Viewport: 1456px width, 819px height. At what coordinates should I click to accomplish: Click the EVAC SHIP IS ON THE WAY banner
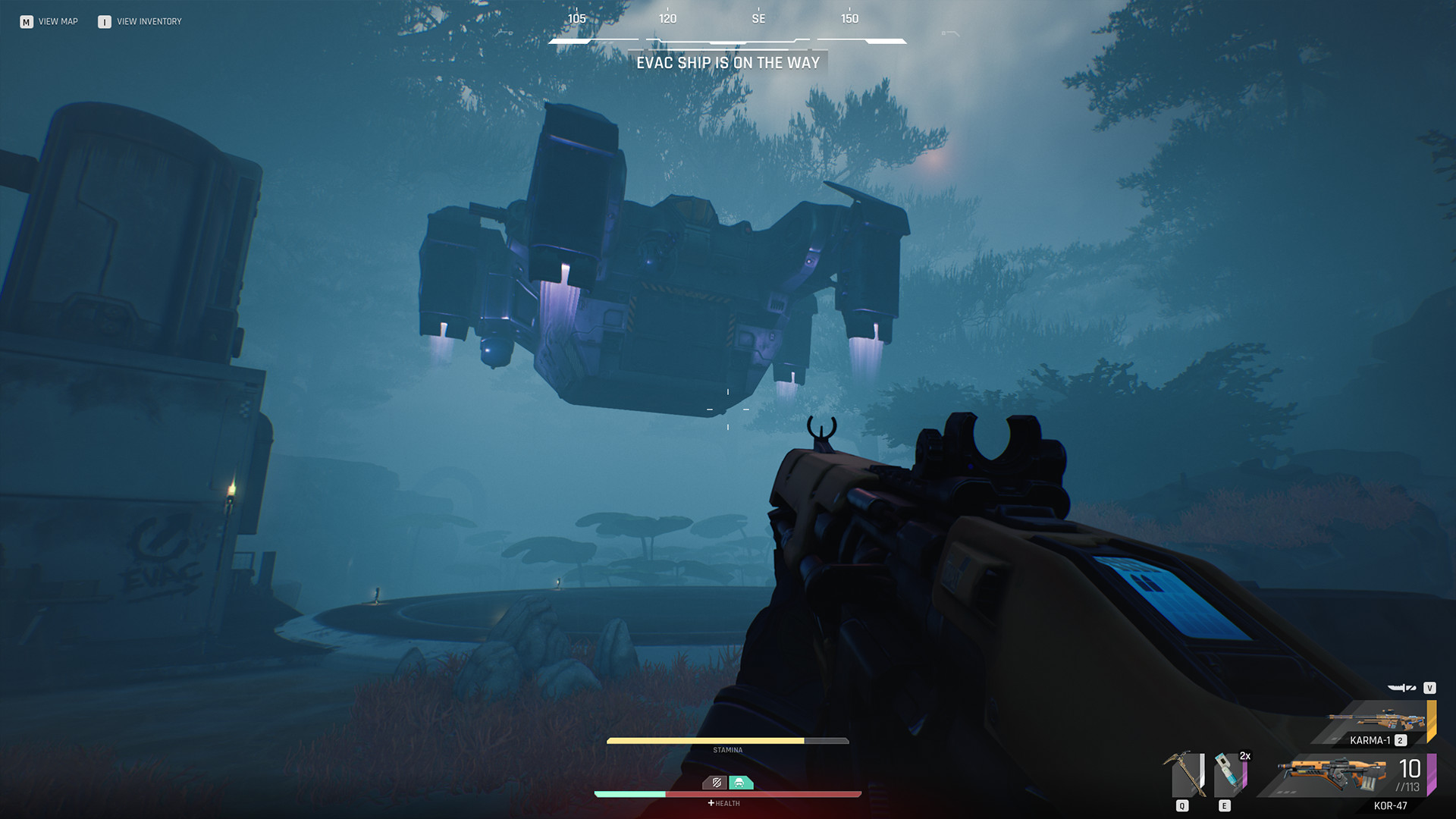point(728,62)
